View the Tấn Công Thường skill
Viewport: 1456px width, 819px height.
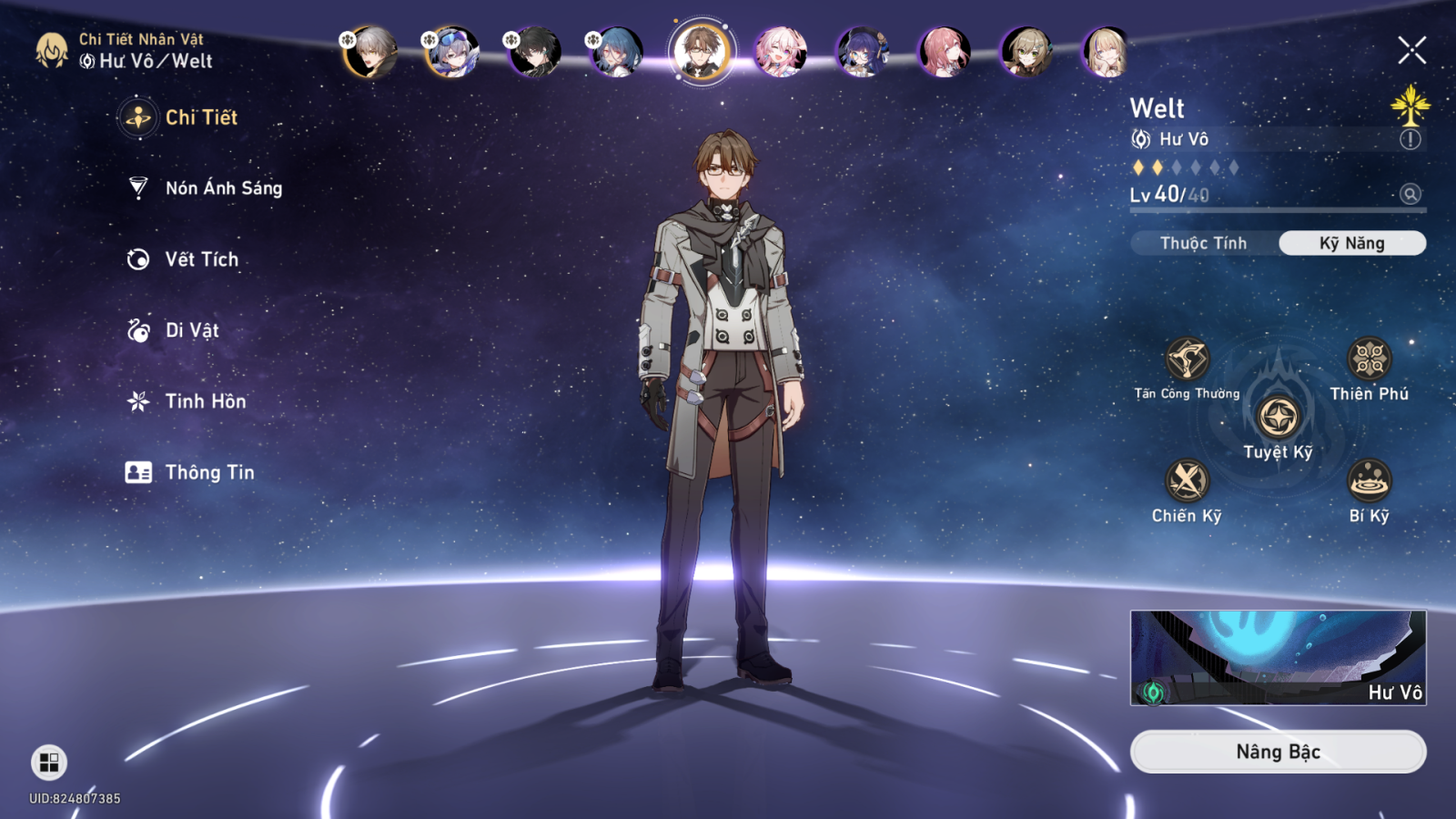(x=1187, y=359)
